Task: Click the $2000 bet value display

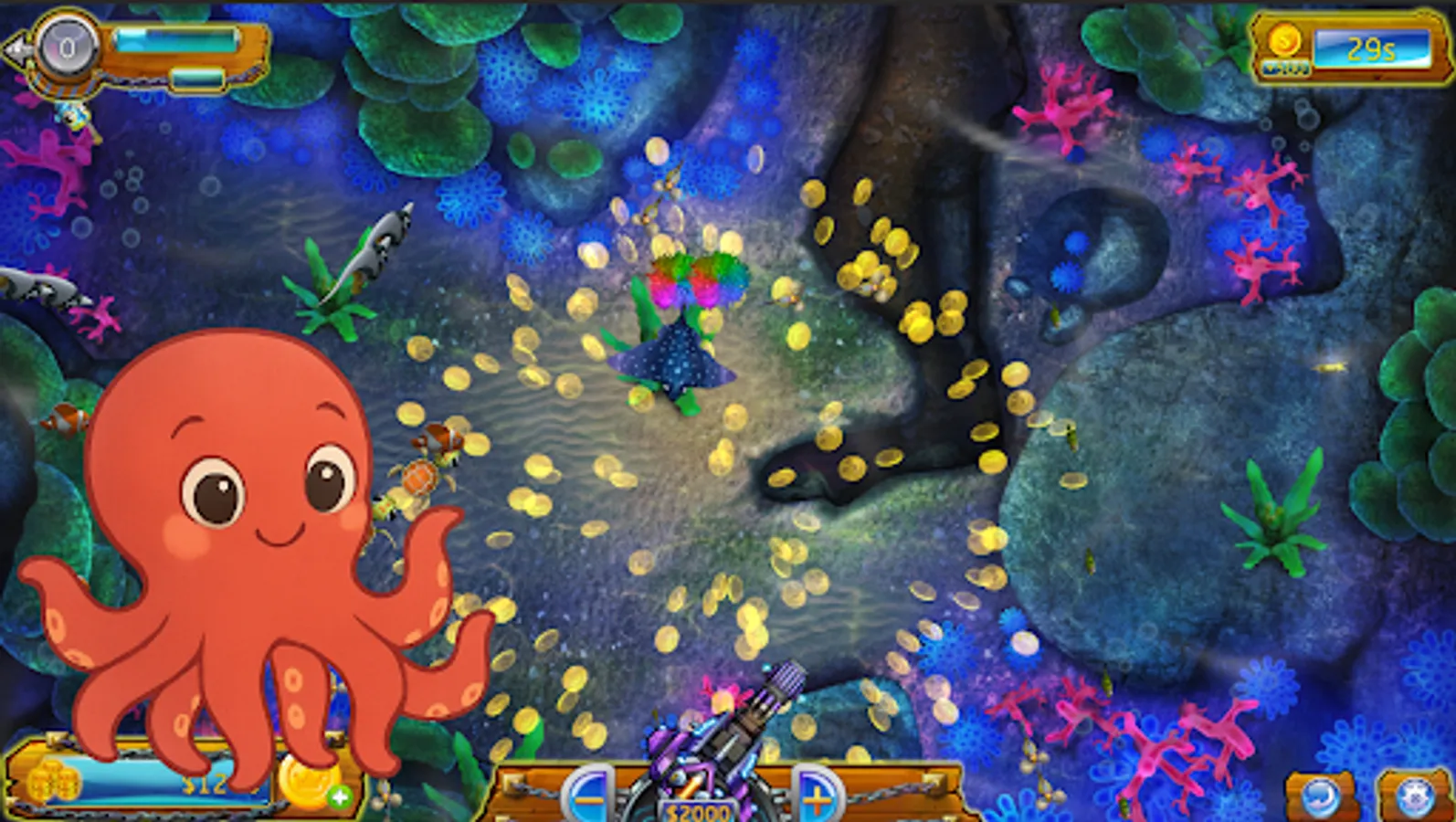Action: 698,809
